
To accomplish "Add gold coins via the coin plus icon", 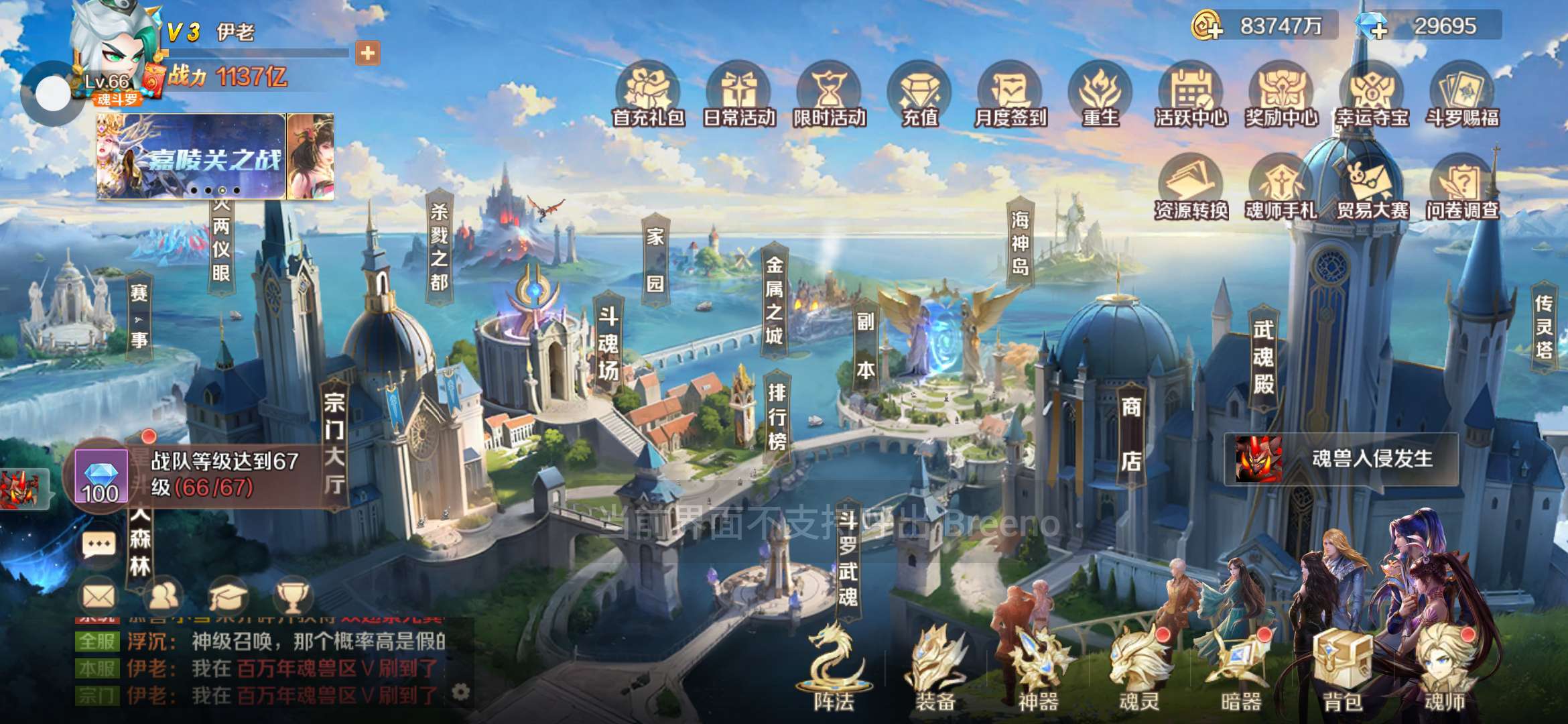I will 1207,27.
